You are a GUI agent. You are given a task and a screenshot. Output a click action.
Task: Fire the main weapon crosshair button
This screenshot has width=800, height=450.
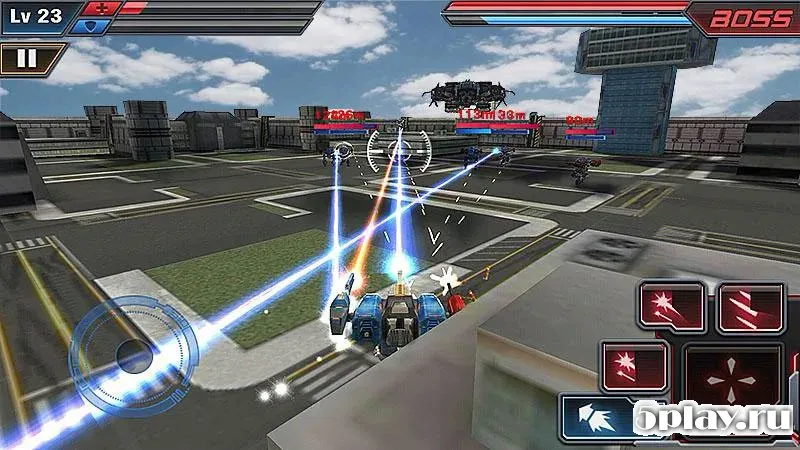[x=732, y=380]
